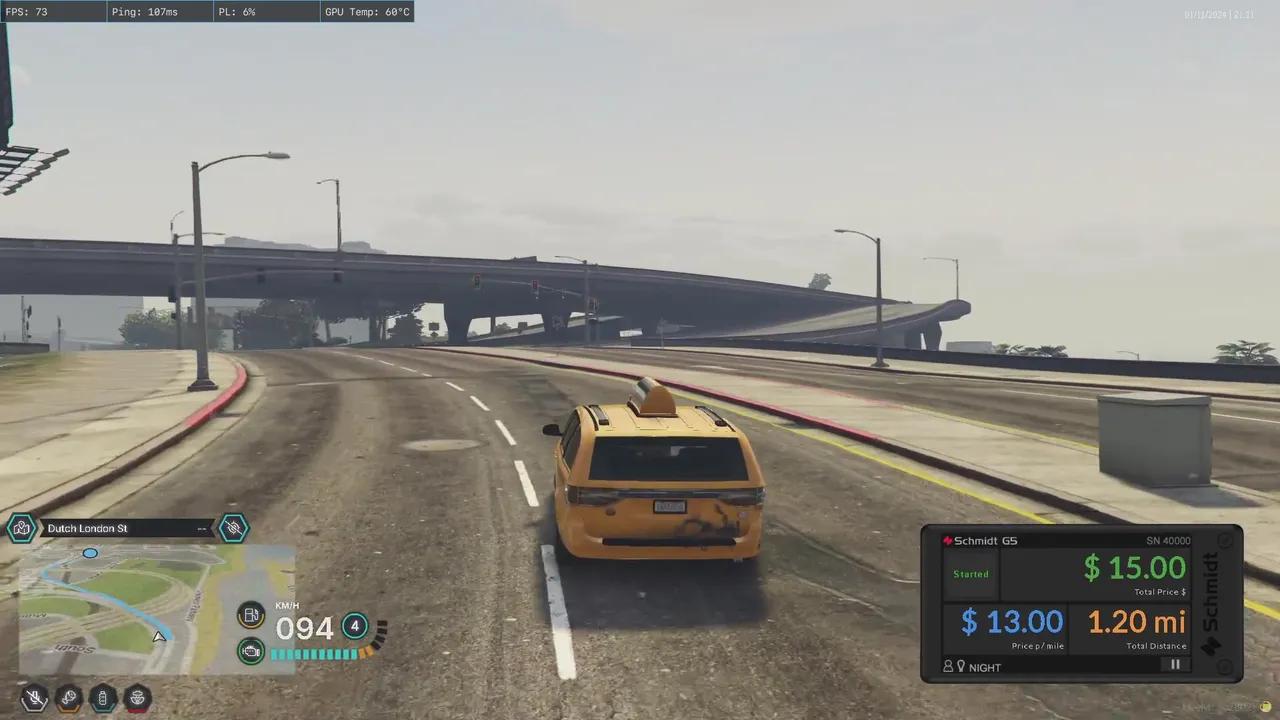Toggle the disabled GPS icon right of street name

(233, 528)
